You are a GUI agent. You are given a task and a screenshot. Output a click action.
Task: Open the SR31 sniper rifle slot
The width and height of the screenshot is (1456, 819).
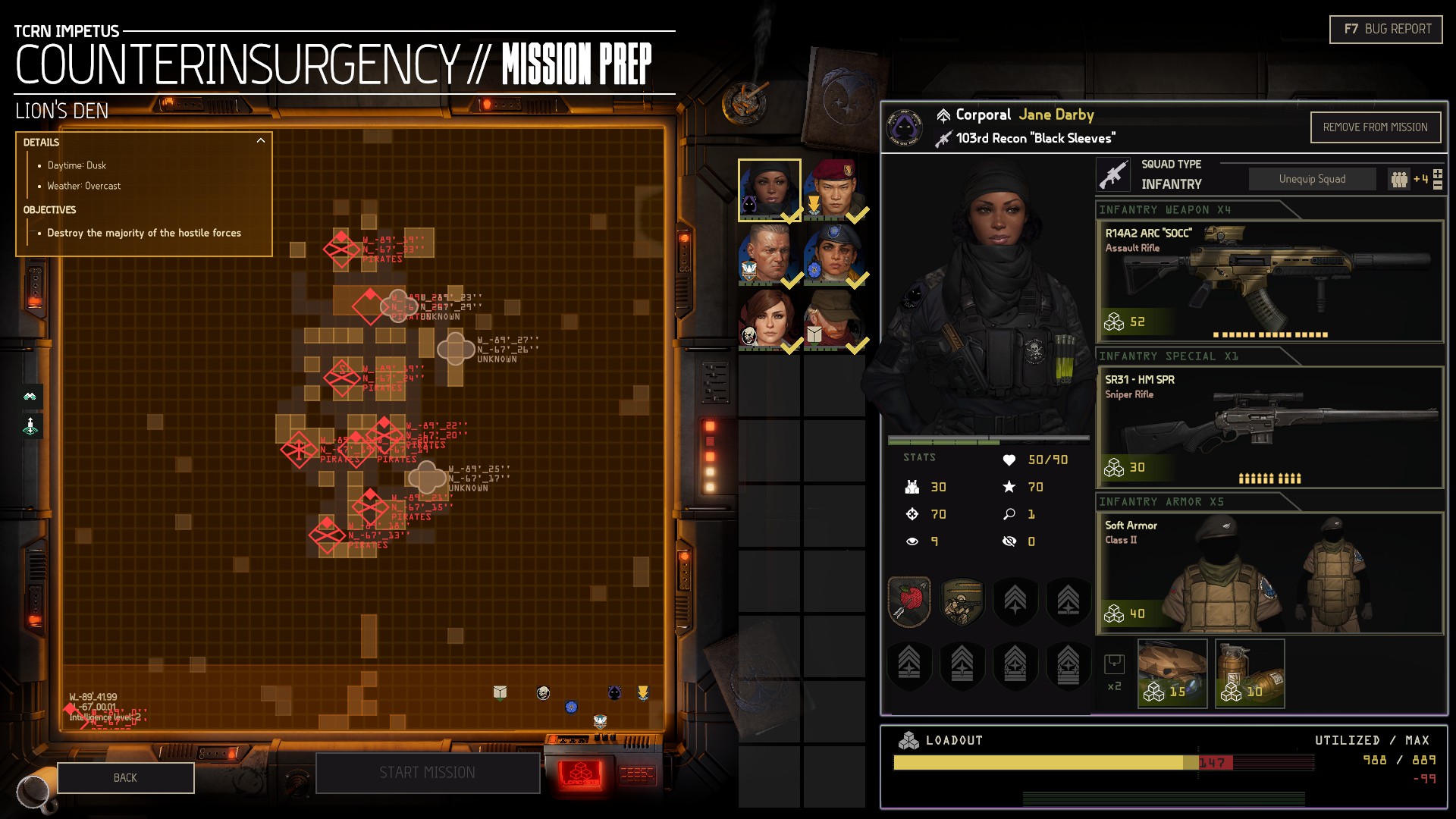tap(1269, 427)
